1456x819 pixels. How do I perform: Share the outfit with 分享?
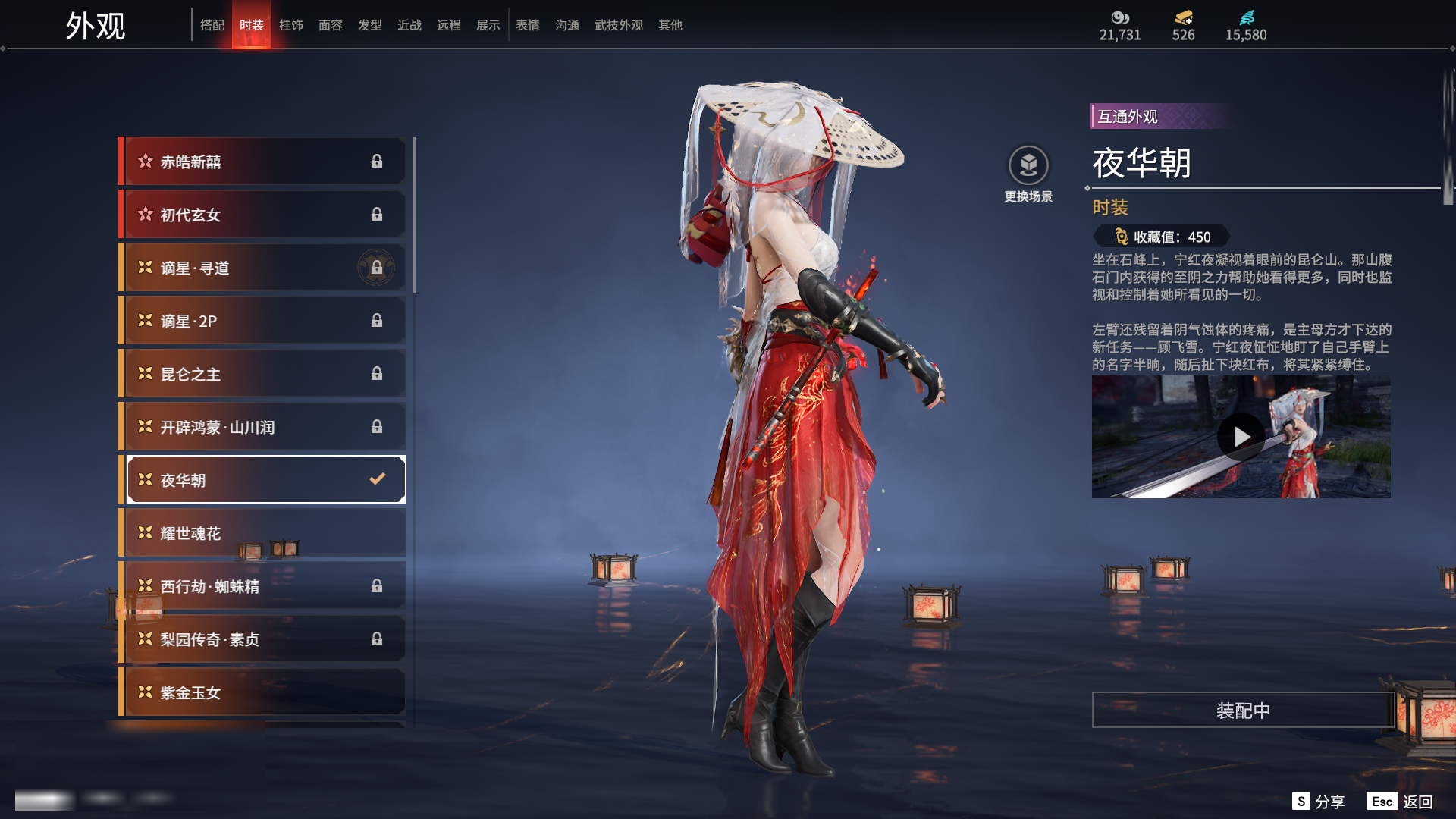click(x=1319, y=802)
